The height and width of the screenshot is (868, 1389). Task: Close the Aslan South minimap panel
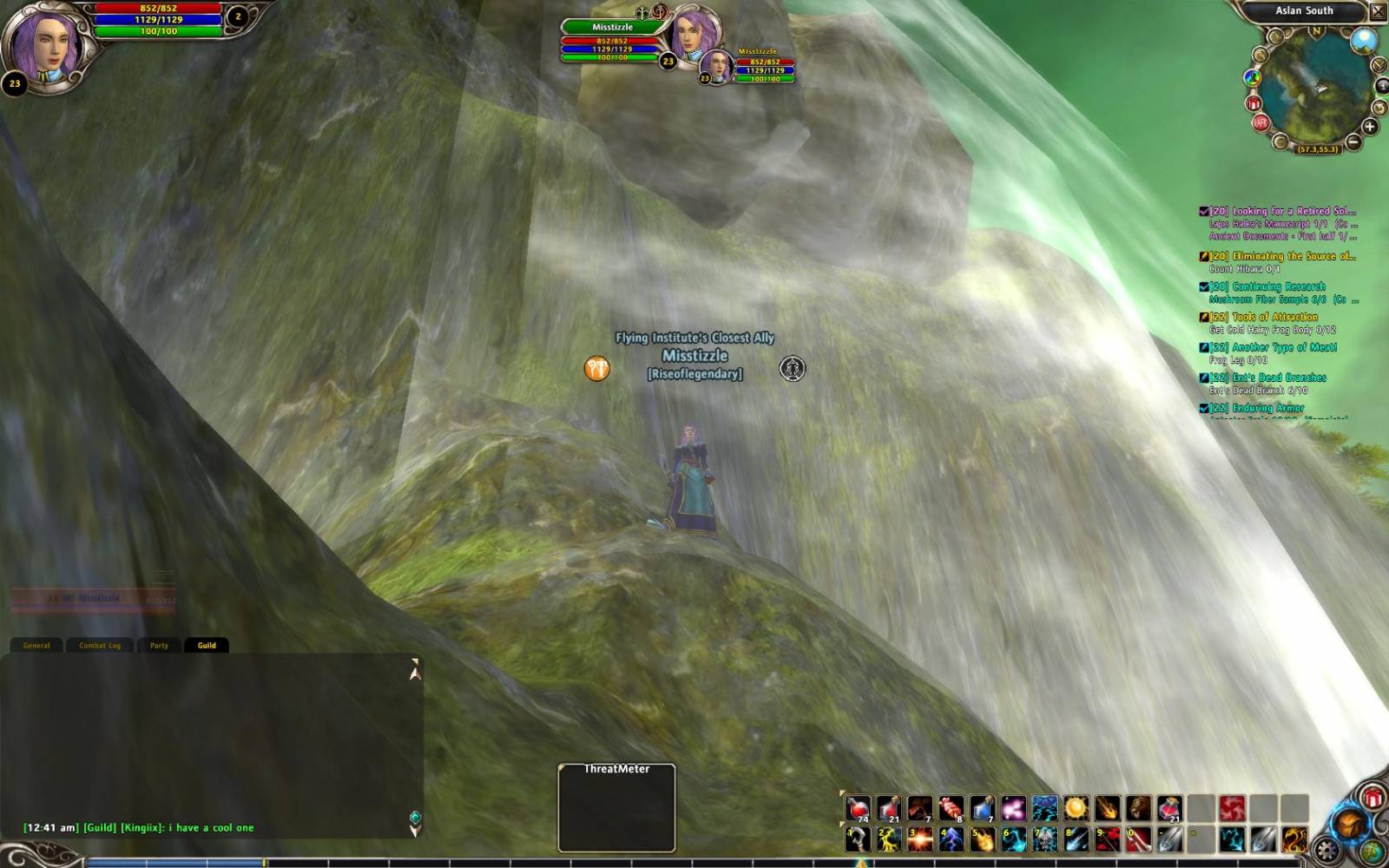click(1378, 11)
